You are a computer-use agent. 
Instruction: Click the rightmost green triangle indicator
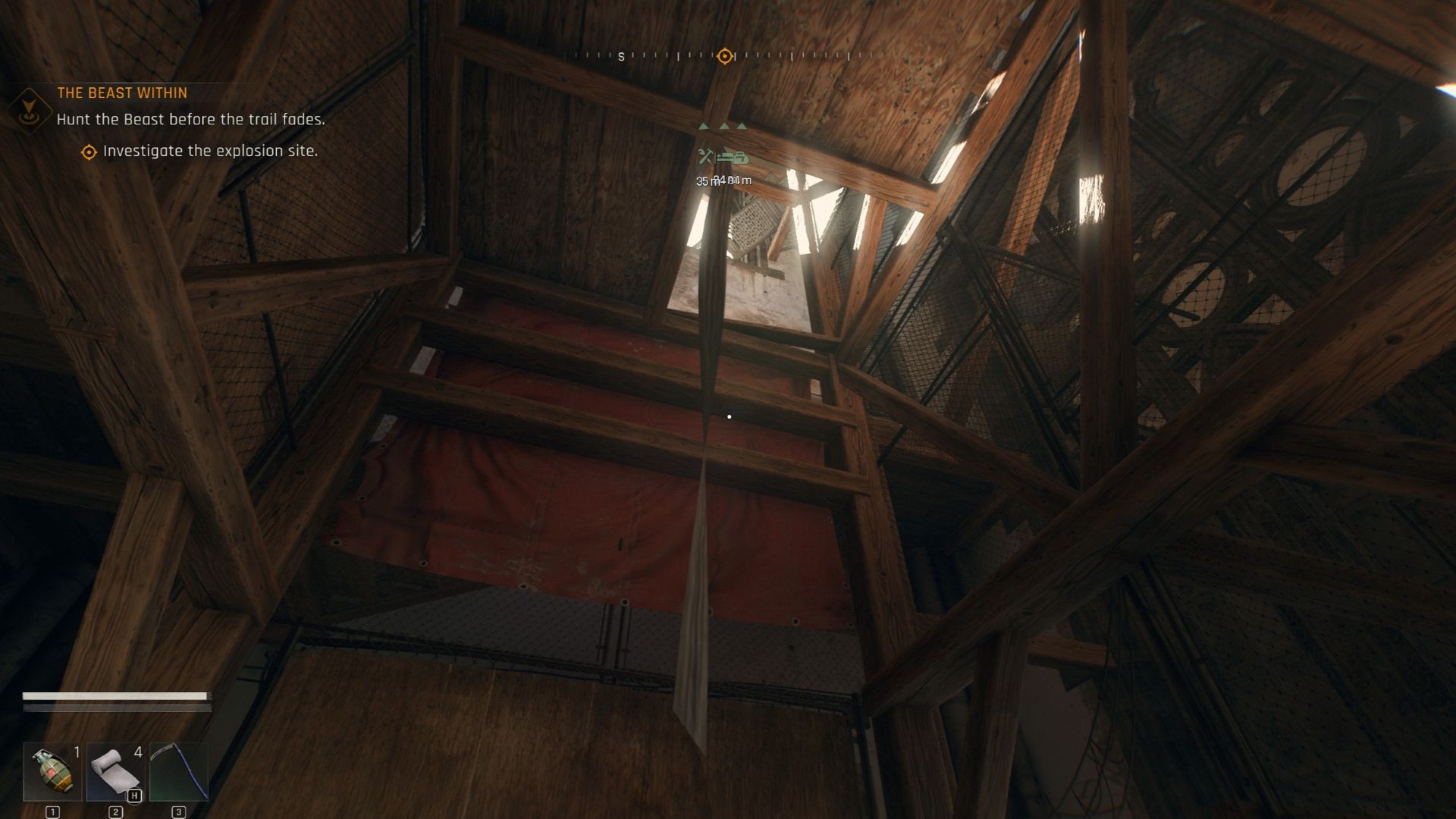(741, 126)
